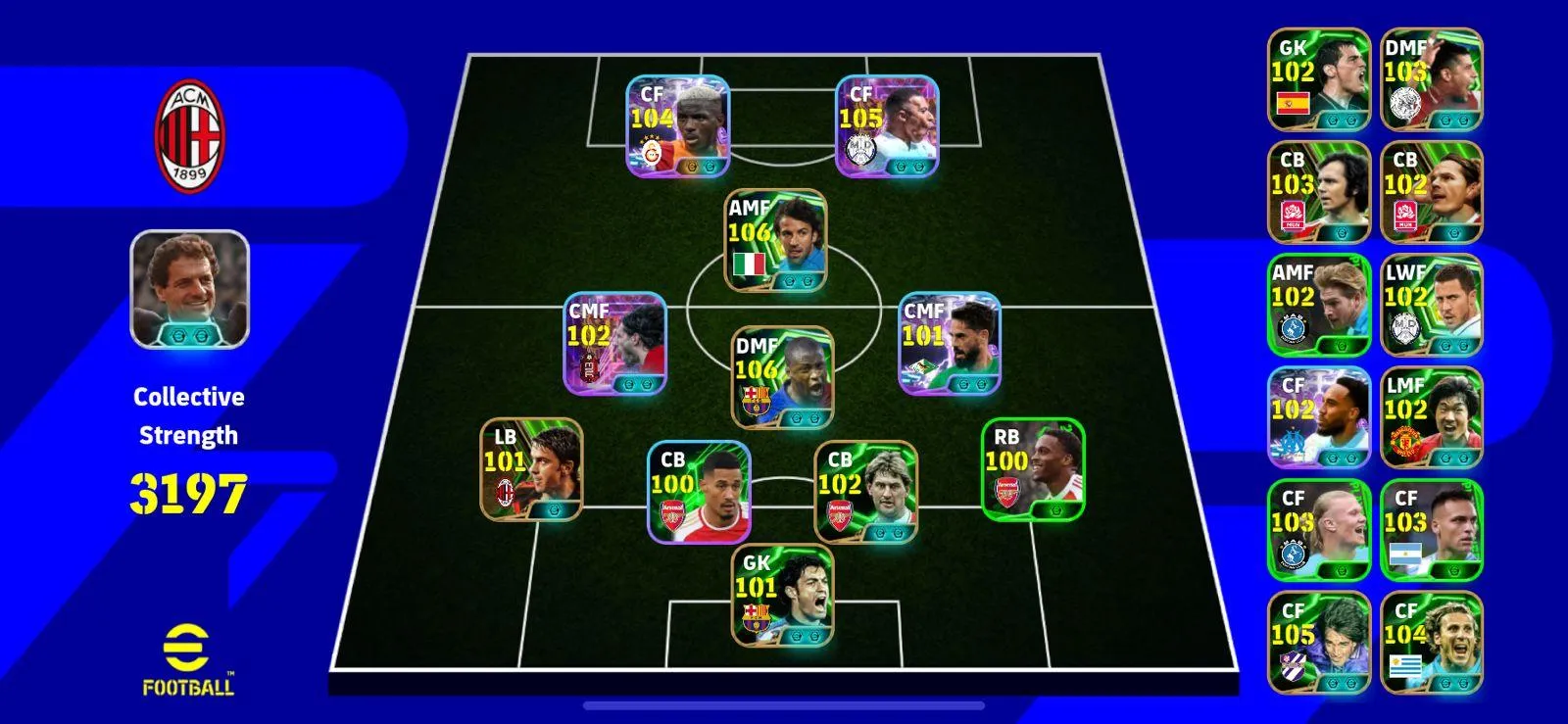Select the CF 104 card with Uruguay flag
This screenshot has height=724, width=1568.
click(x=1432, y=643)
